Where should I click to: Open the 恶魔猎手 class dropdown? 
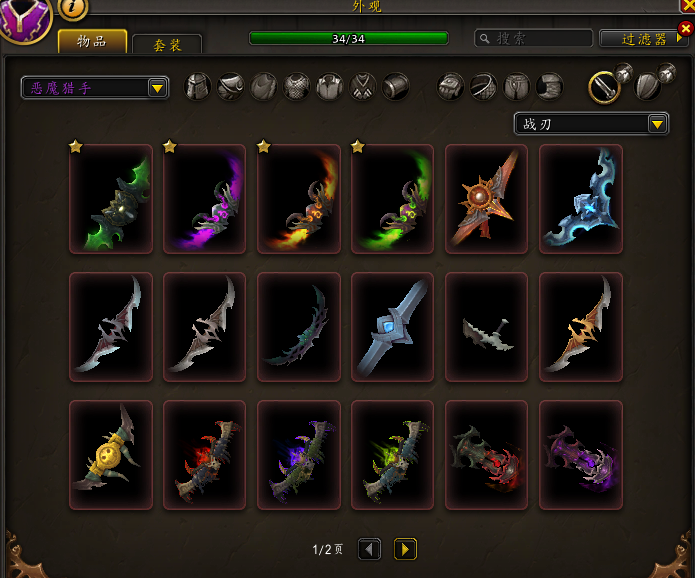pos(95,88)
